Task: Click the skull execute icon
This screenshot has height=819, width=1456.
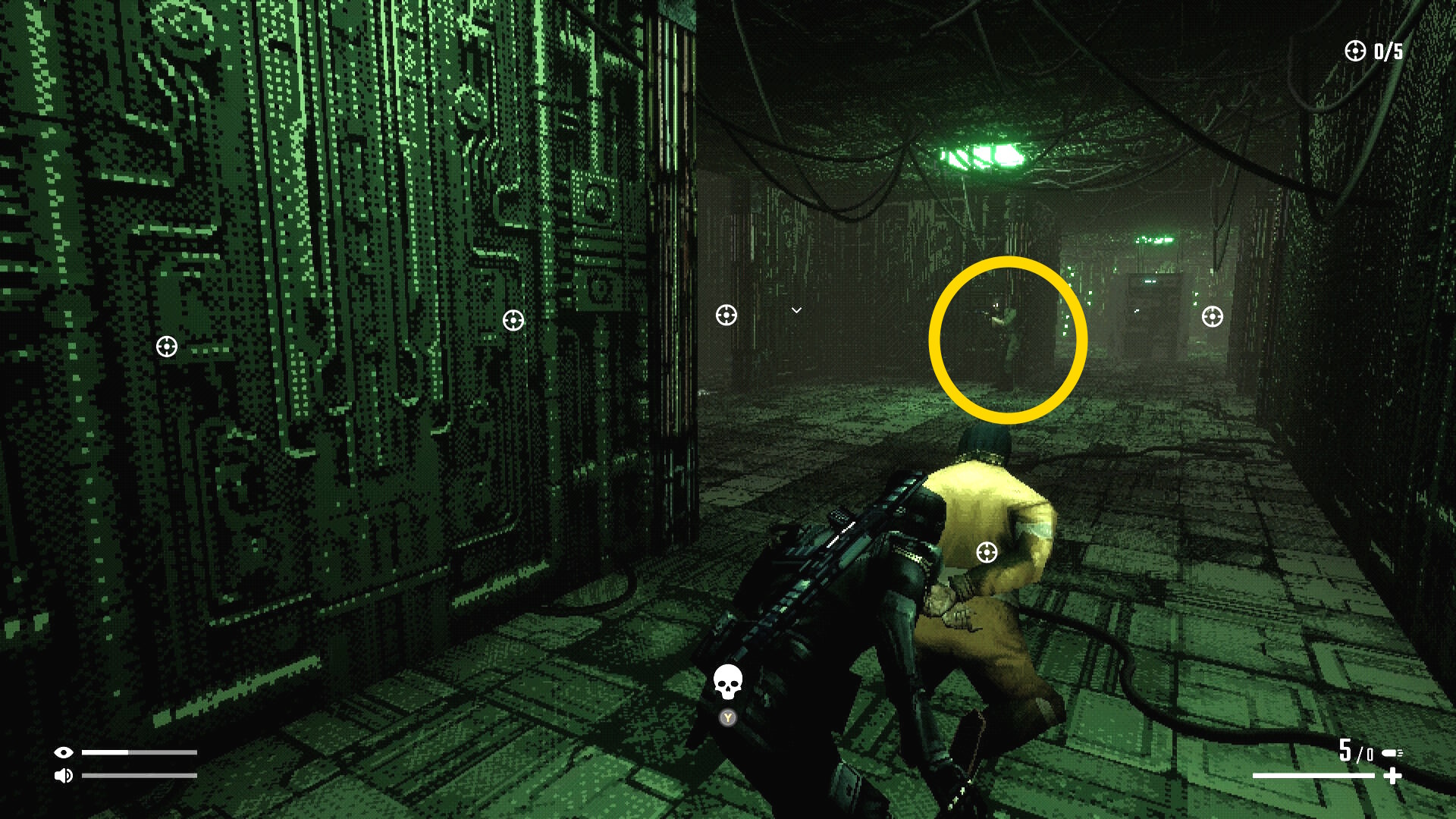Action: [x=727, y=682]
